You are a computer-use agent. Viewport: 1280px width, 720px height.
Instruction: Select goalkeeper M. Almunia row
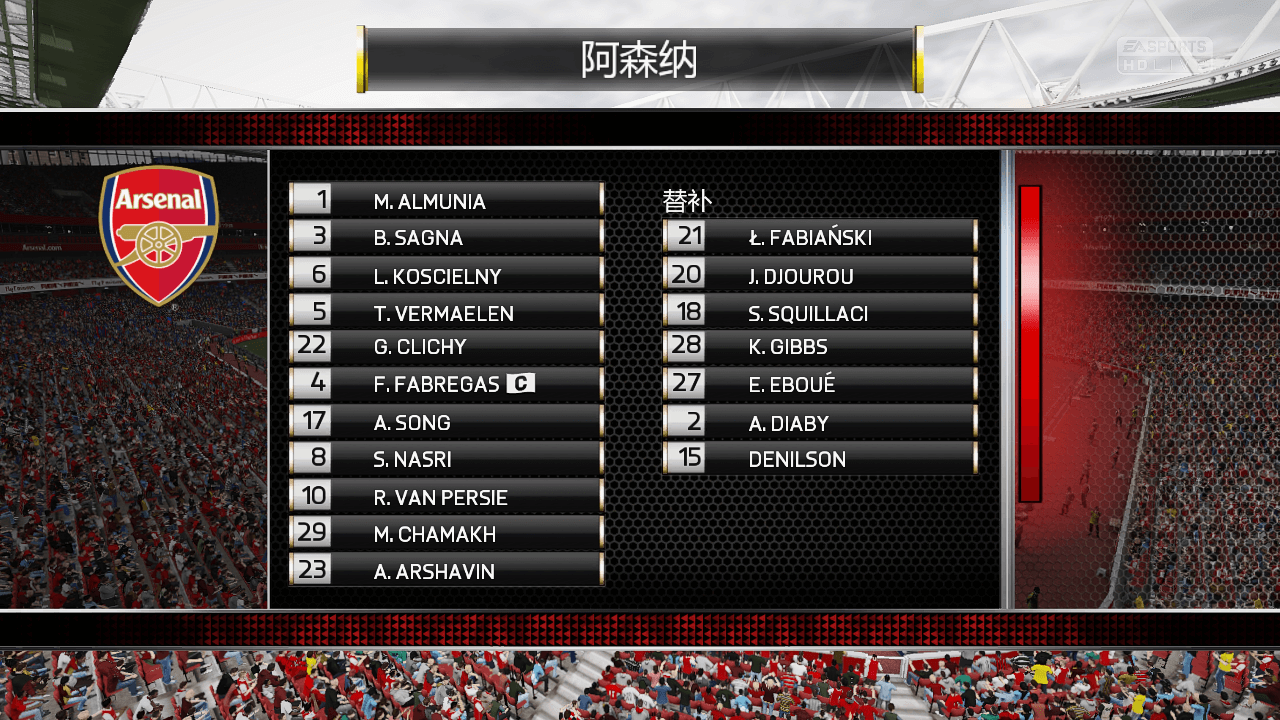click(446, 200)
